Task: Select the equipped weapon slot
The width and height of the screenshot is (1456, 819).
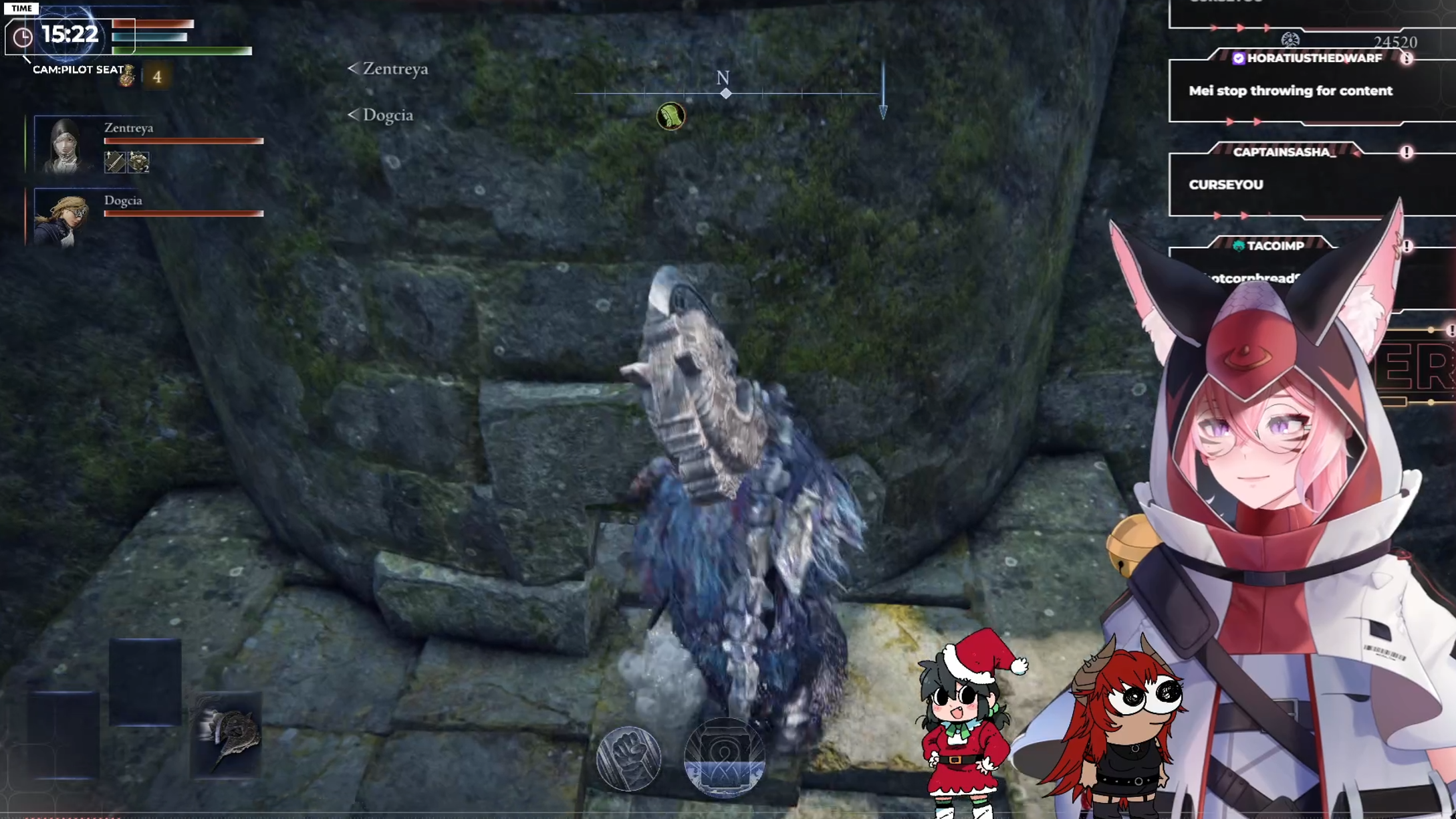Action: [227, 734]
